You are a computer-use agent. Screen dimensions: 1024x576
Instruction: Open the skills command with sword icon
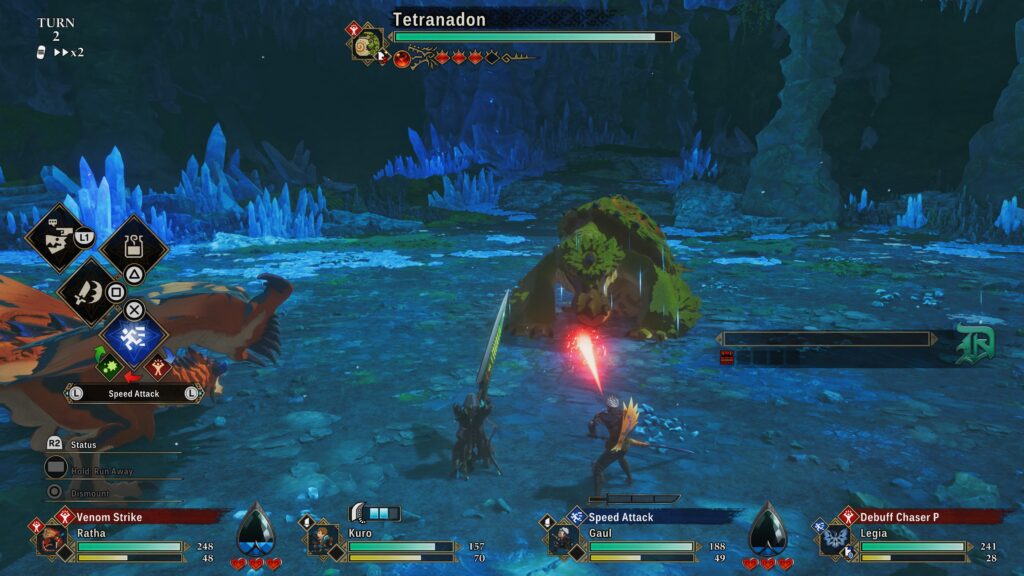pos(90,291)
